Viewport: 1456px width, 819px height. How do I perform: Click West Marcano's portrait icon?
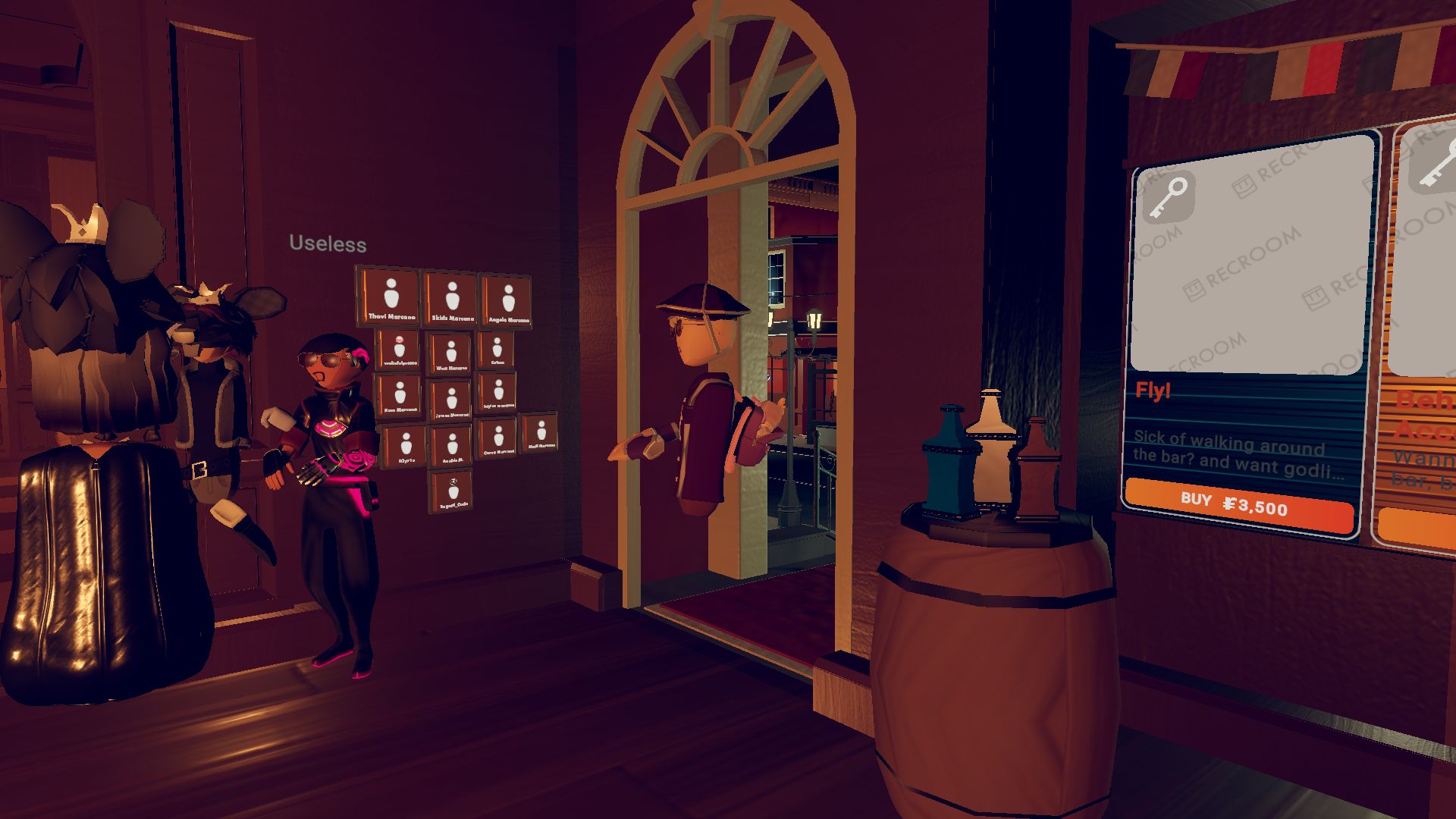452,354
